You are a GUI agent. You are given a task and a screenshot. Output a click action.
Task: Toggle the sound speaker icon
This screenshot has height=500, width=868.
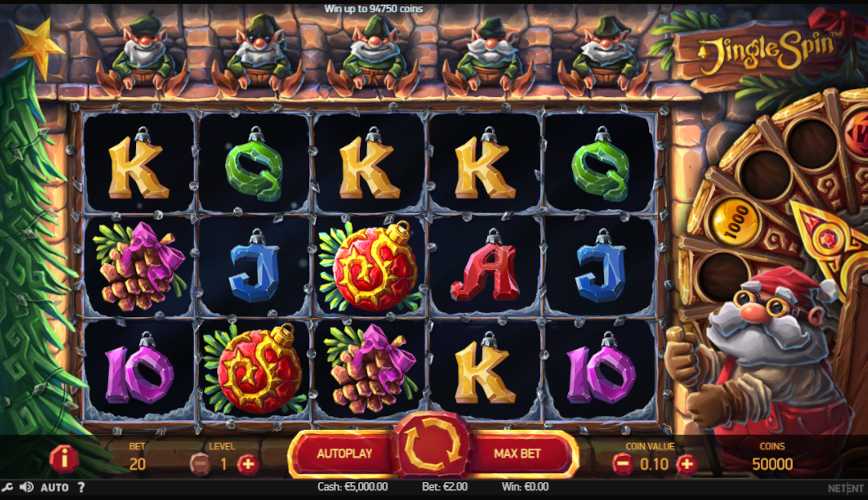pos(26,488)
